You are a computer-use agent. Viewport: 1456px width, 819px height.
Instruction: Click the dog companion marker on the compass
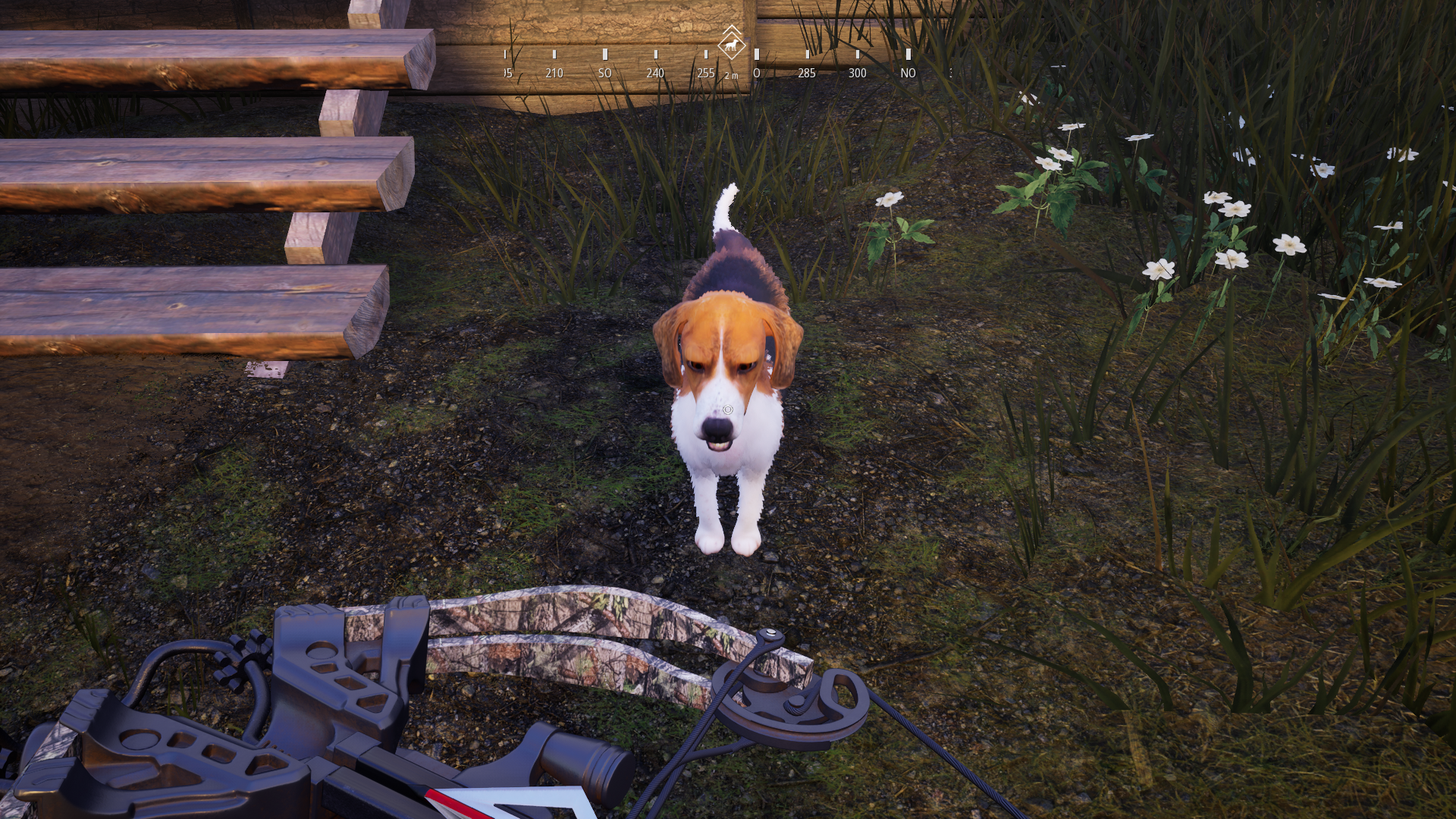click(731, 45)
